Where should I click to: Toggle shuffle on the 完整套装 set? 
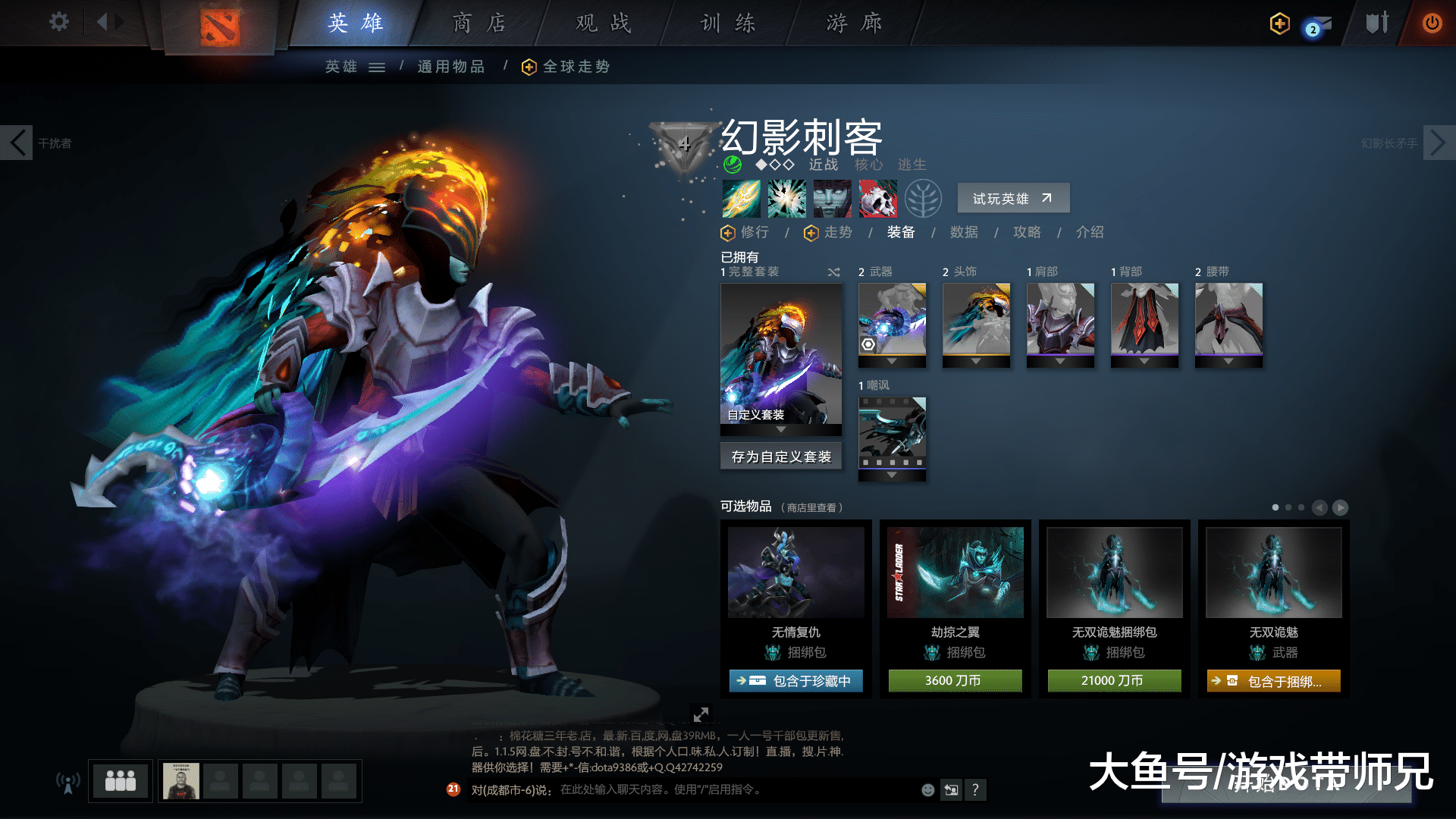[x=833, y=272]
